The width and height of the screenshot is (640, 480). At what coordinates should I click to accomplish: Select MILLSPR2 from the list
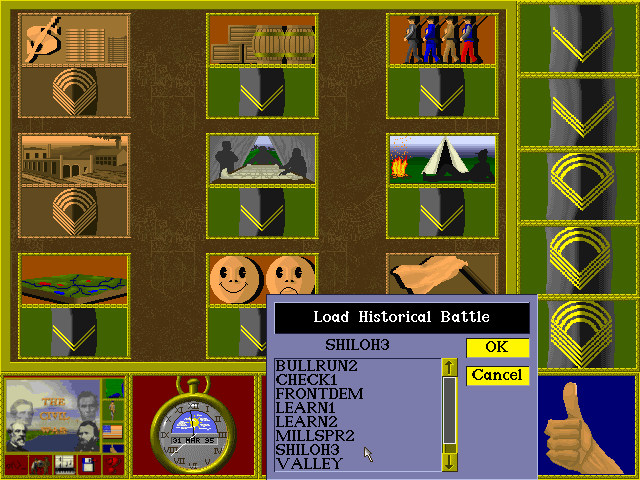[x=317, y=436]
